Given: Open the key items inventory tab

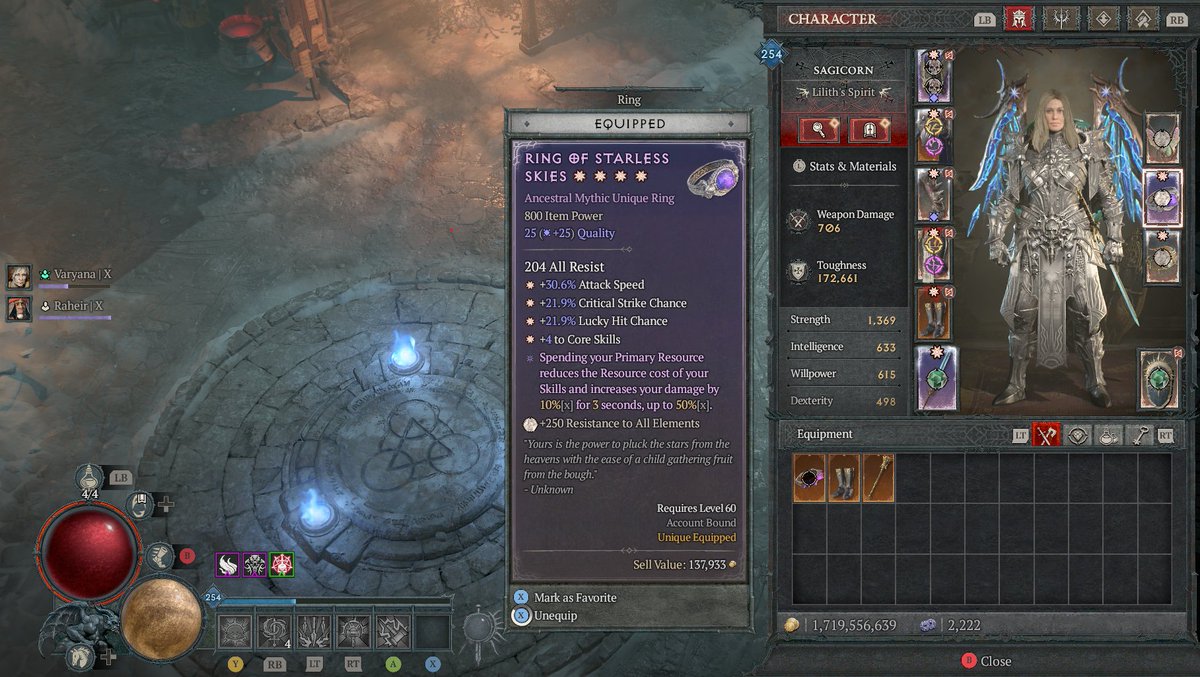Looking at the screenshot, I should [1137, 435].
